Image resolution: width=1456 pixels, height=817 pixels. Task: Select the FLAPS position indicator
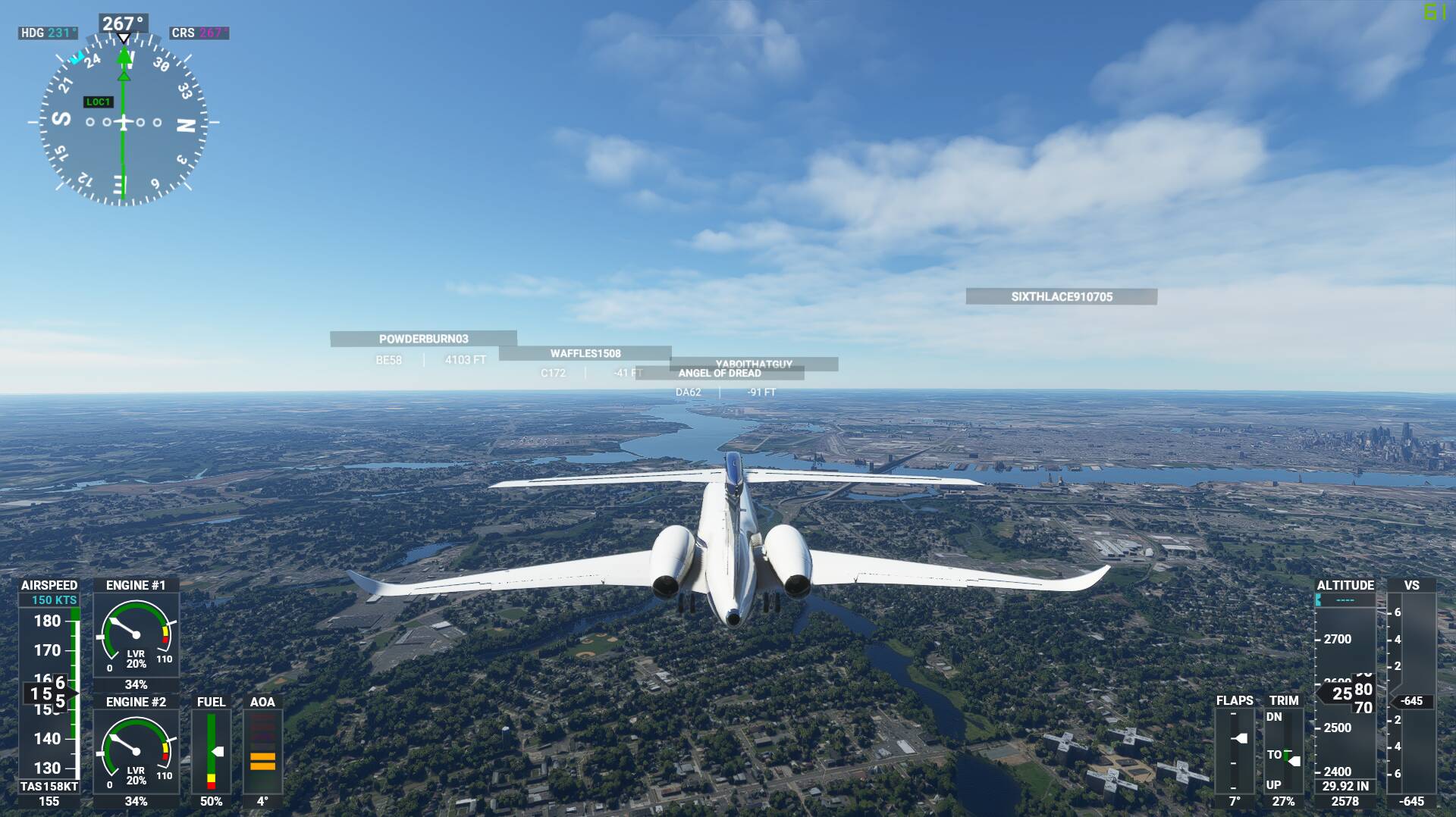point(1235,749)
